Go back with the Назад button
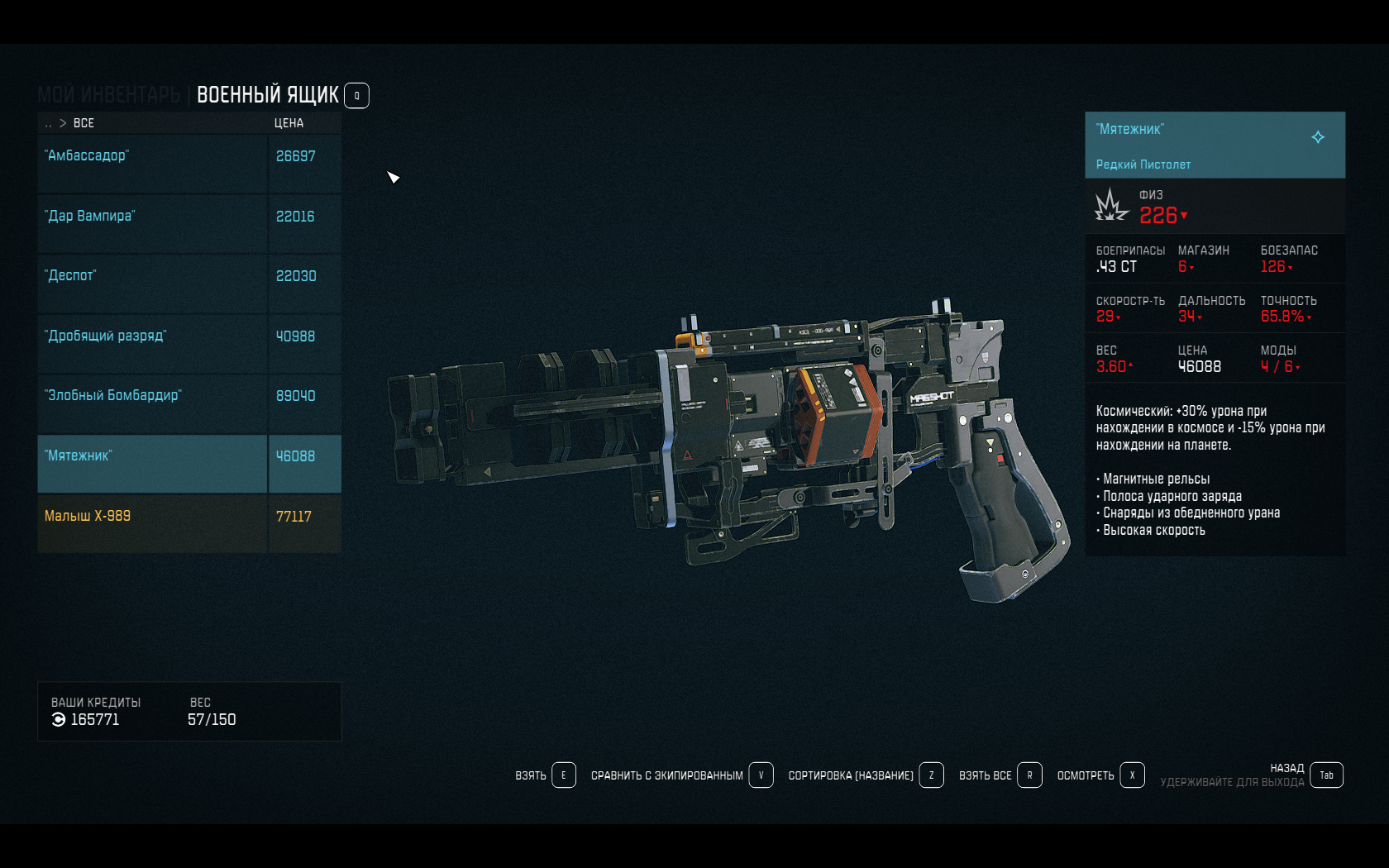1389x868 pixels. [1326, 775]
